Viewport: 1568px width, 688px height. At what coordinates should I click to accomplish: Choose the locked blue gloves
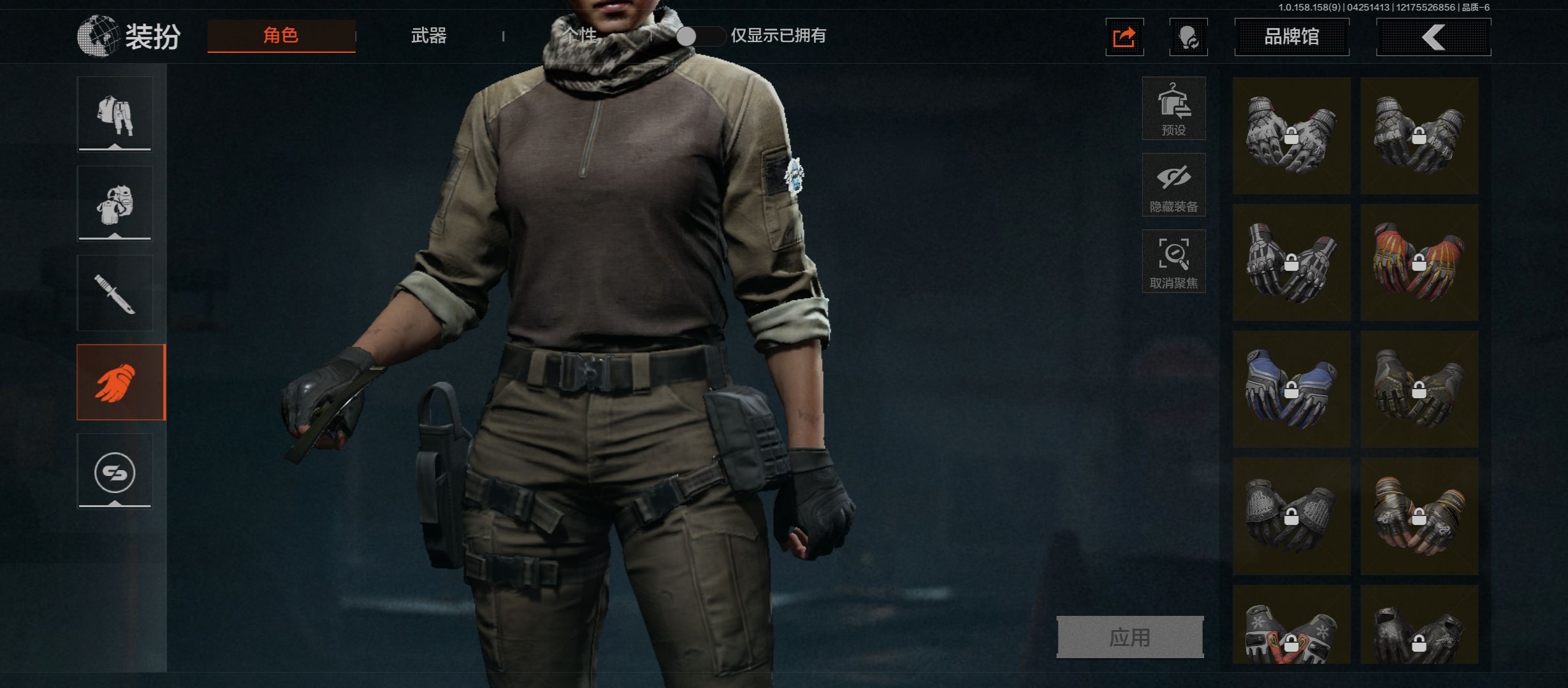pos(1291,389)
